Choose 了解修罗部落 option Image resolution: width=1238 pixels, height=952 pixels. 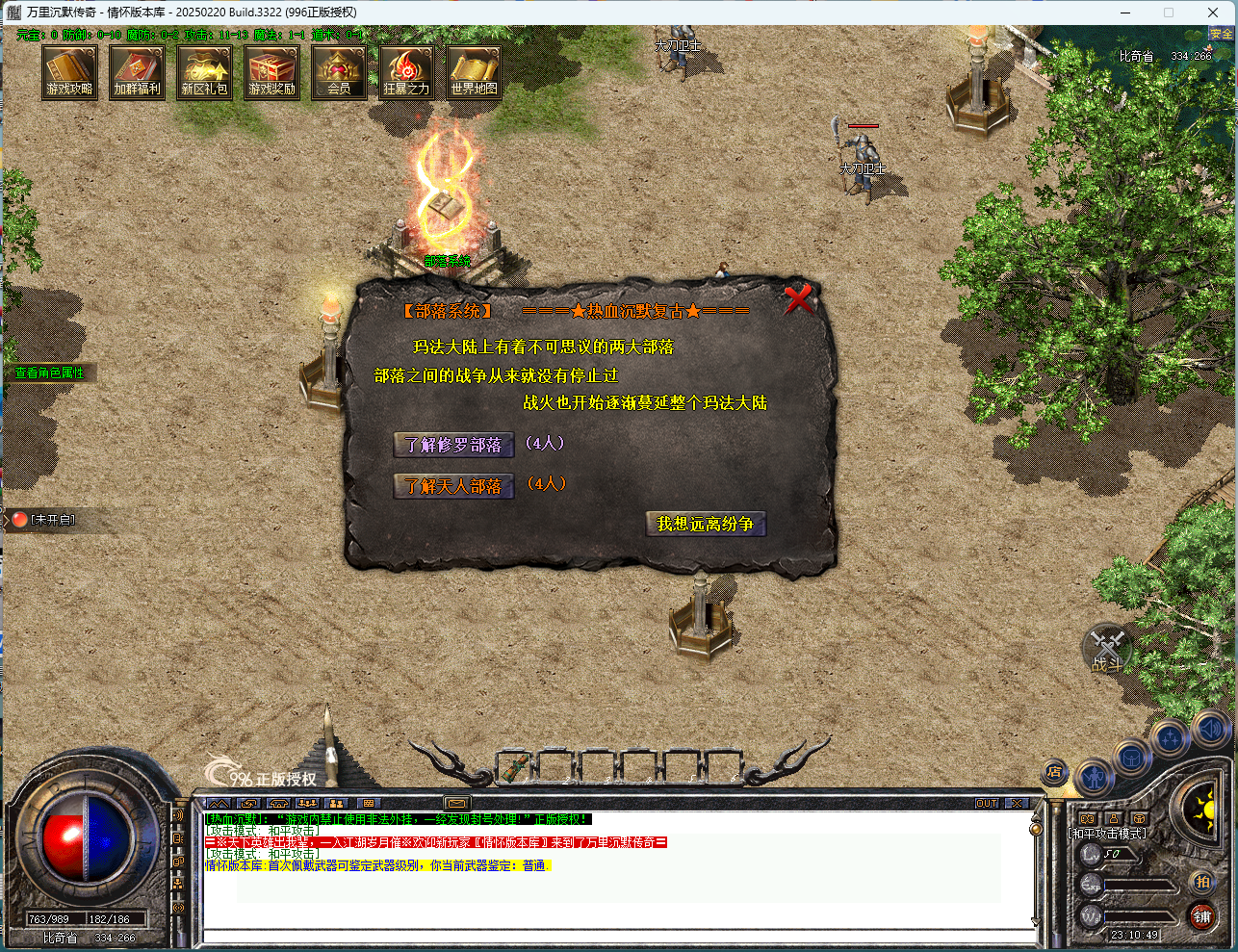pyautogui.click(x=453, y=445)
